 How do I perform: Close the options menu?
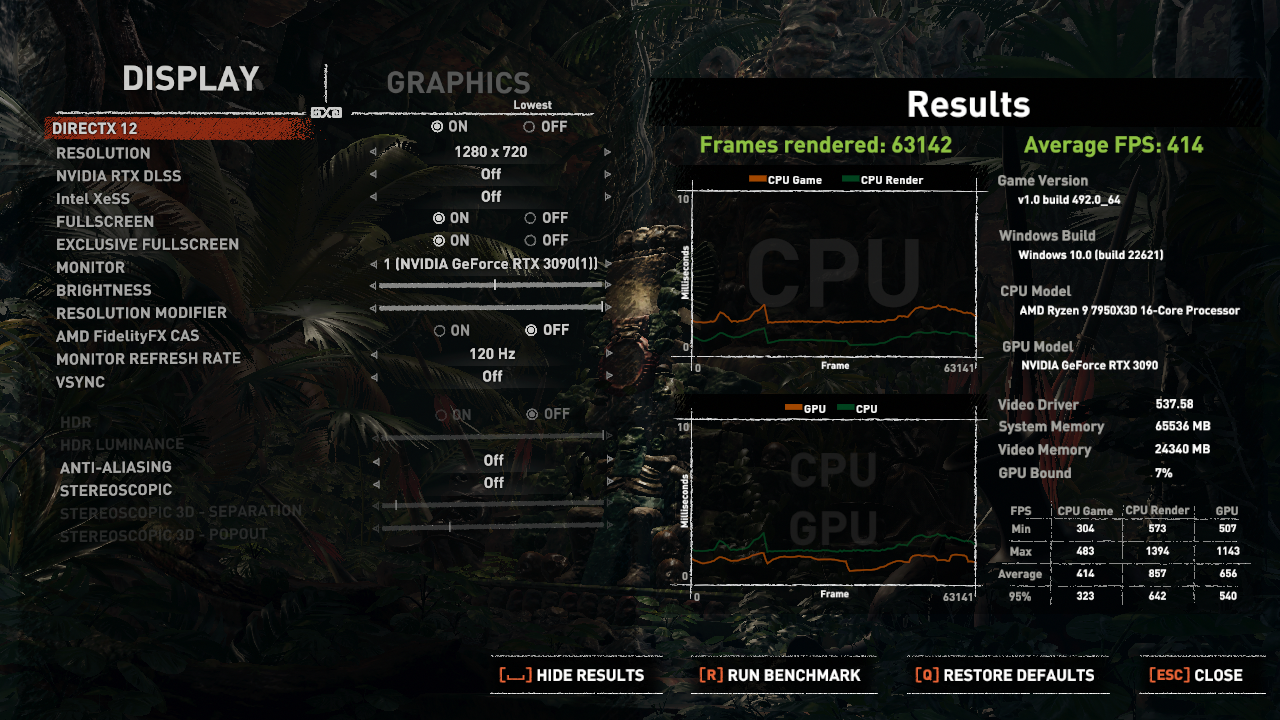coord(1196,676)
